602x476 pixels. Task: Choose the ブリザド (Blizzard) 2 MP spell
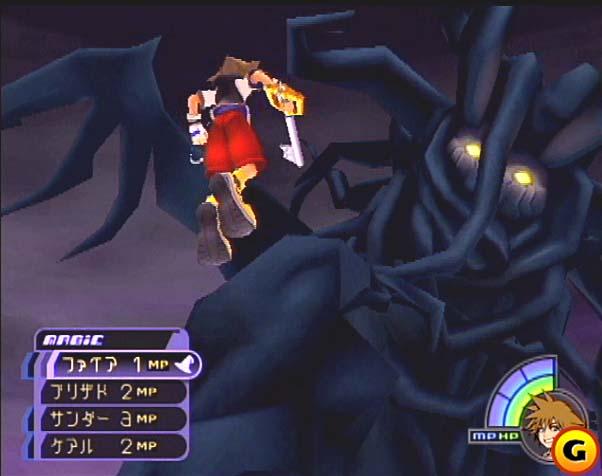110,392
